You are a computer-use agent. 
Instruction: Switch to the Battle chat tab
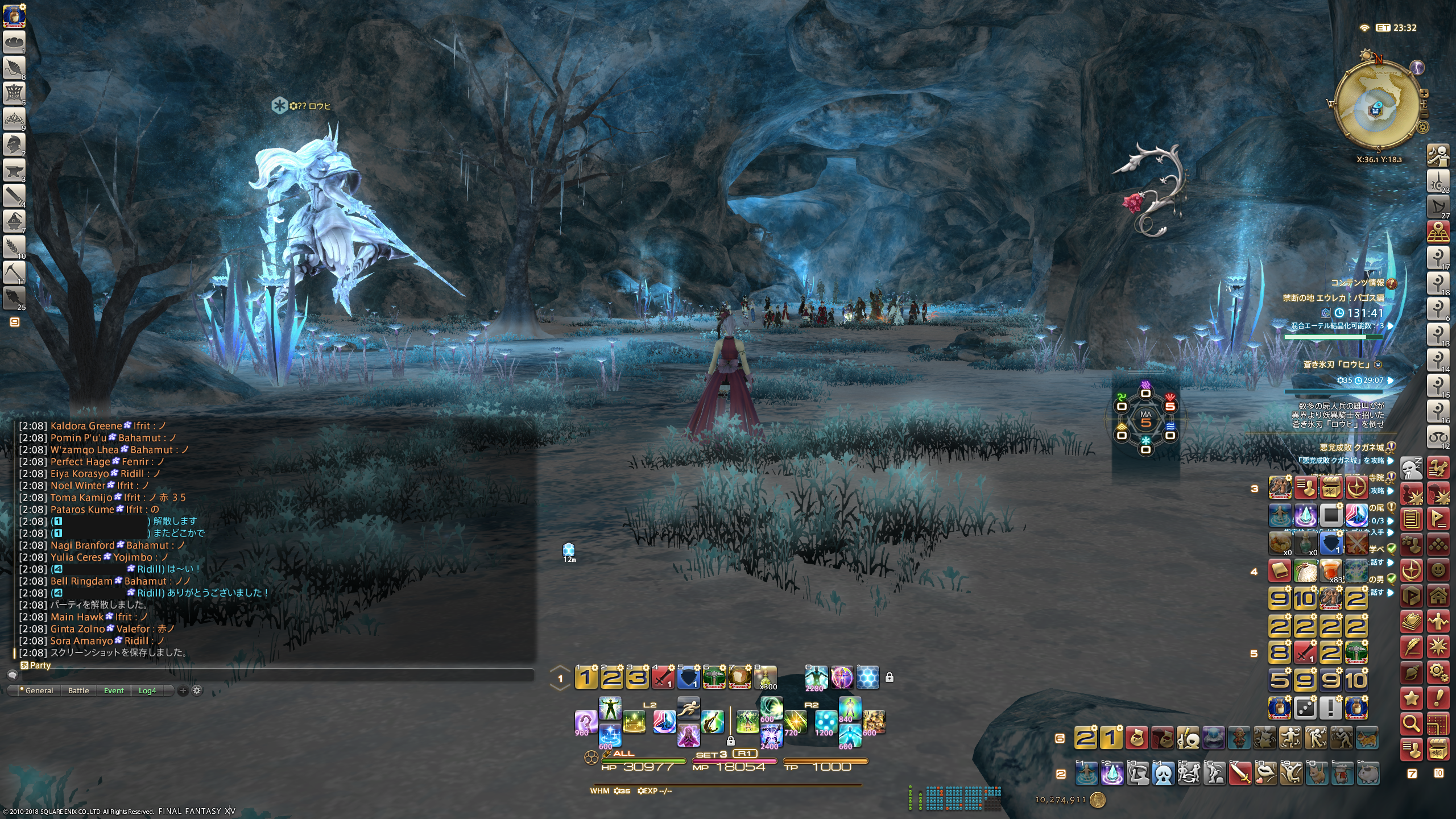(x=78, y=690)
